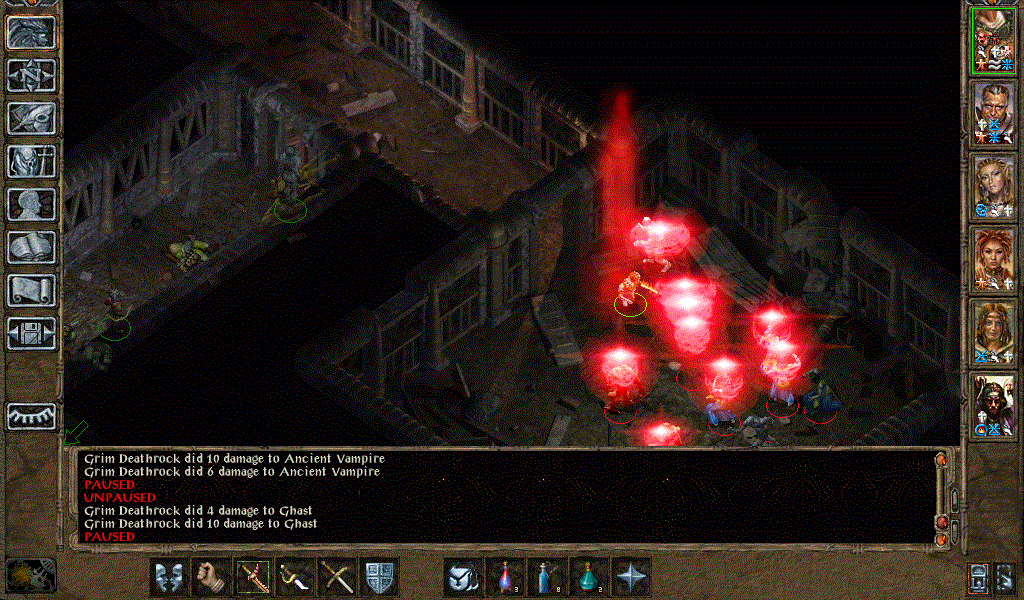Use the teal flask quick item

pos(589,576)
